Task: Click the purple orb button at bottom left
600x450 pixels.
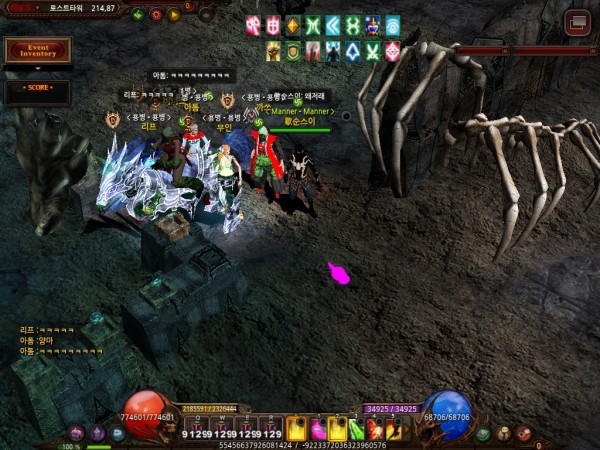Action: click(98, 434)
